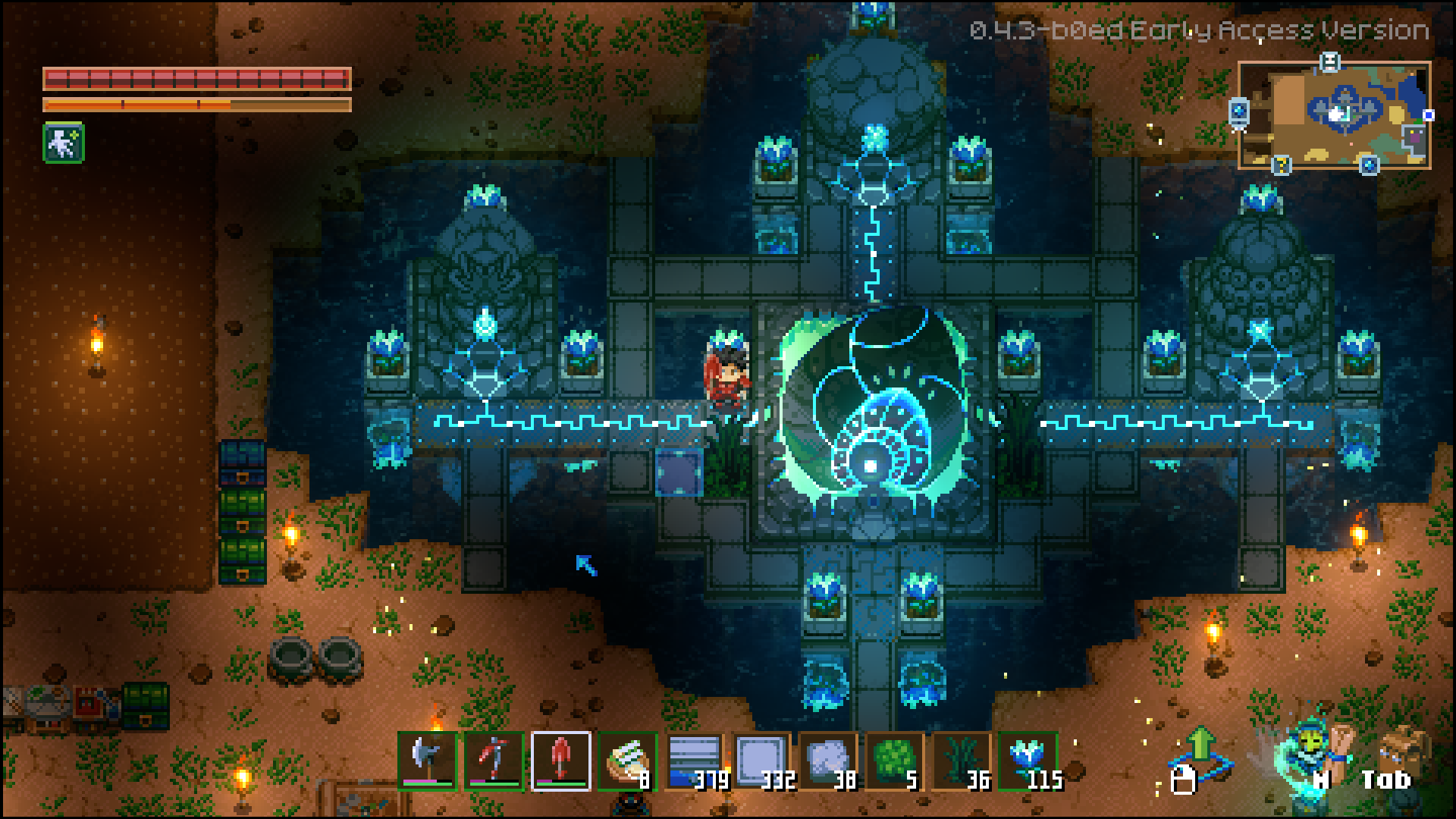1456x819 pixels.
Task: Click the skull-face marker atop the minimap
Action: [x=1329, y=61]
